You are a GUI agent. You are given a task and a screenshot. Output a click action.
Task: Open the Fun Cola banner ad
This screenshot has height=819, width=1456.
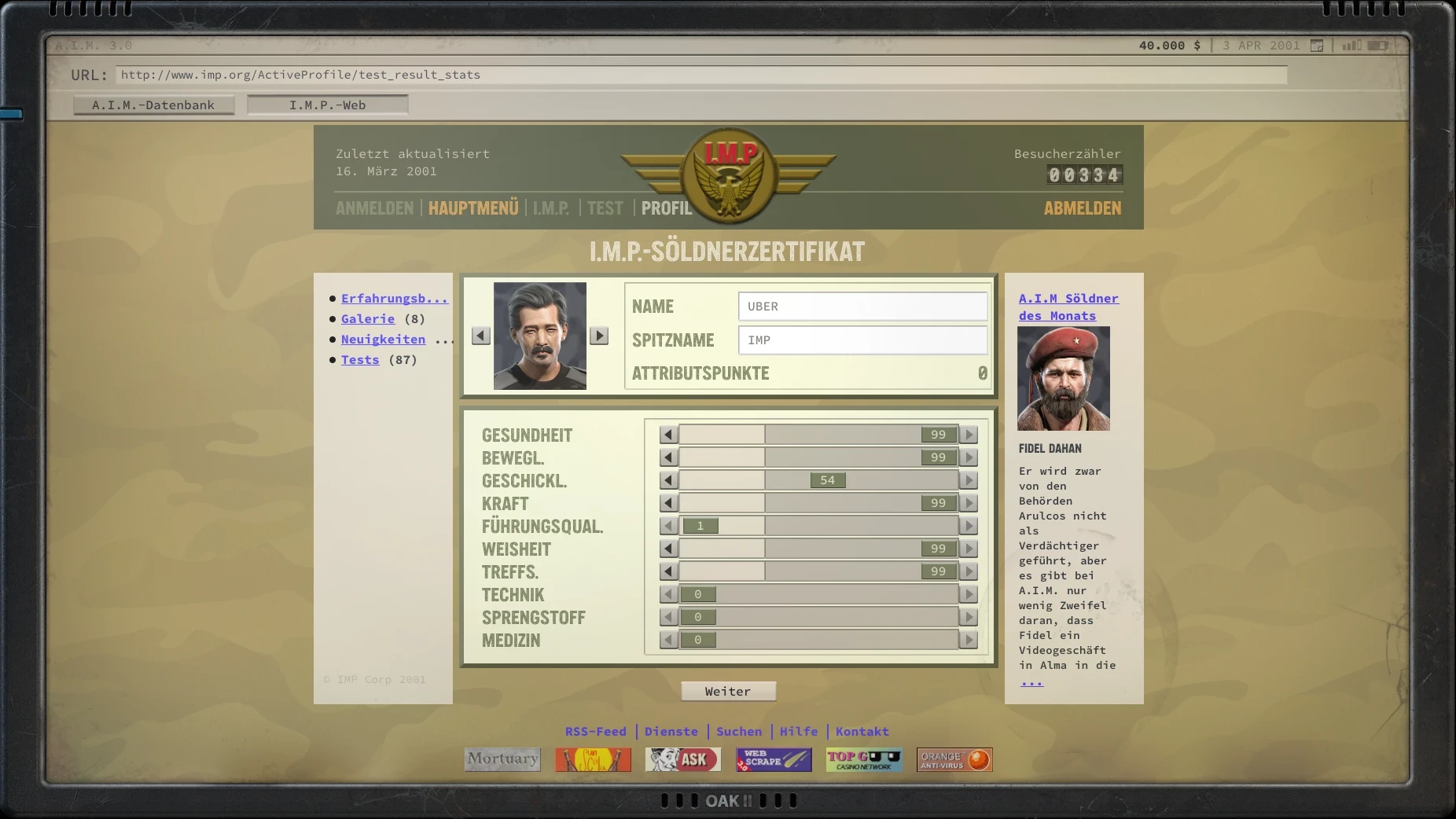point(593,759)
